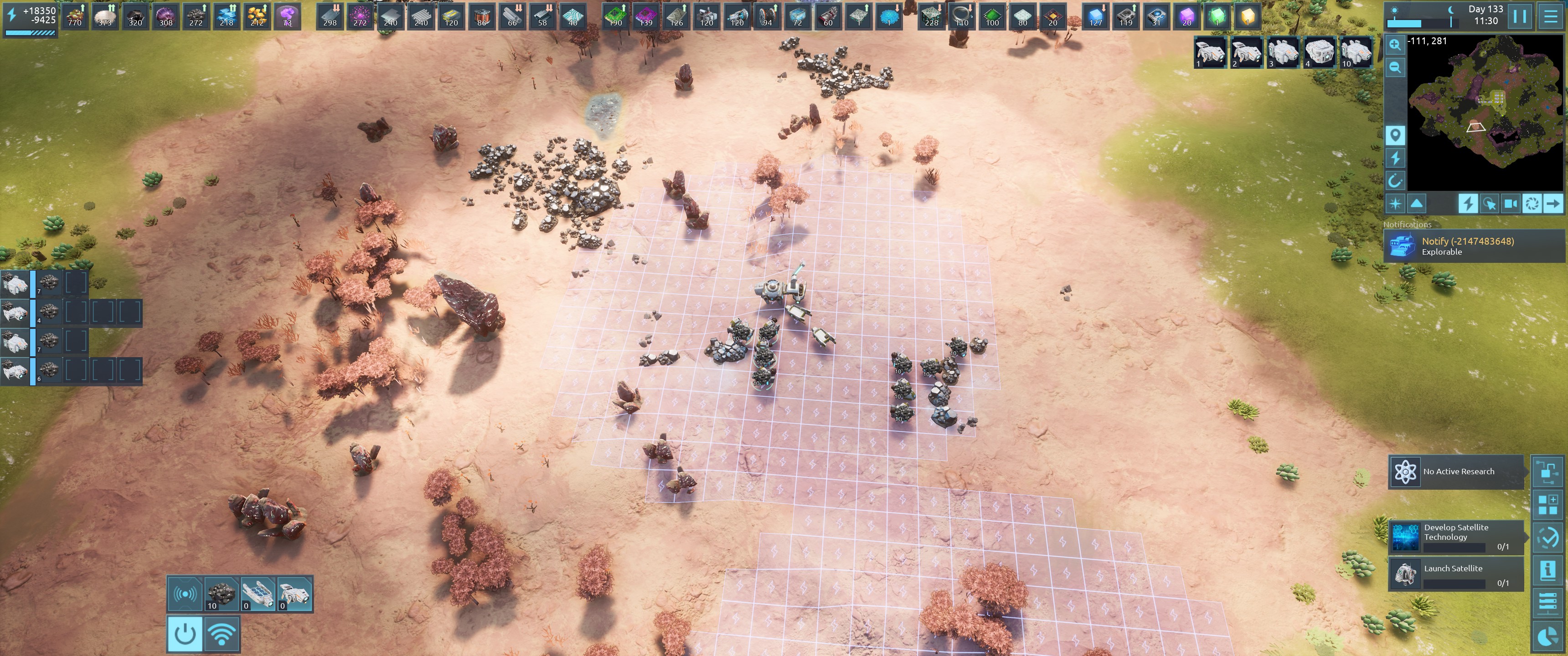Open the hamburger main menu
The image size is (1568, 656).
tap(1550, 16)
